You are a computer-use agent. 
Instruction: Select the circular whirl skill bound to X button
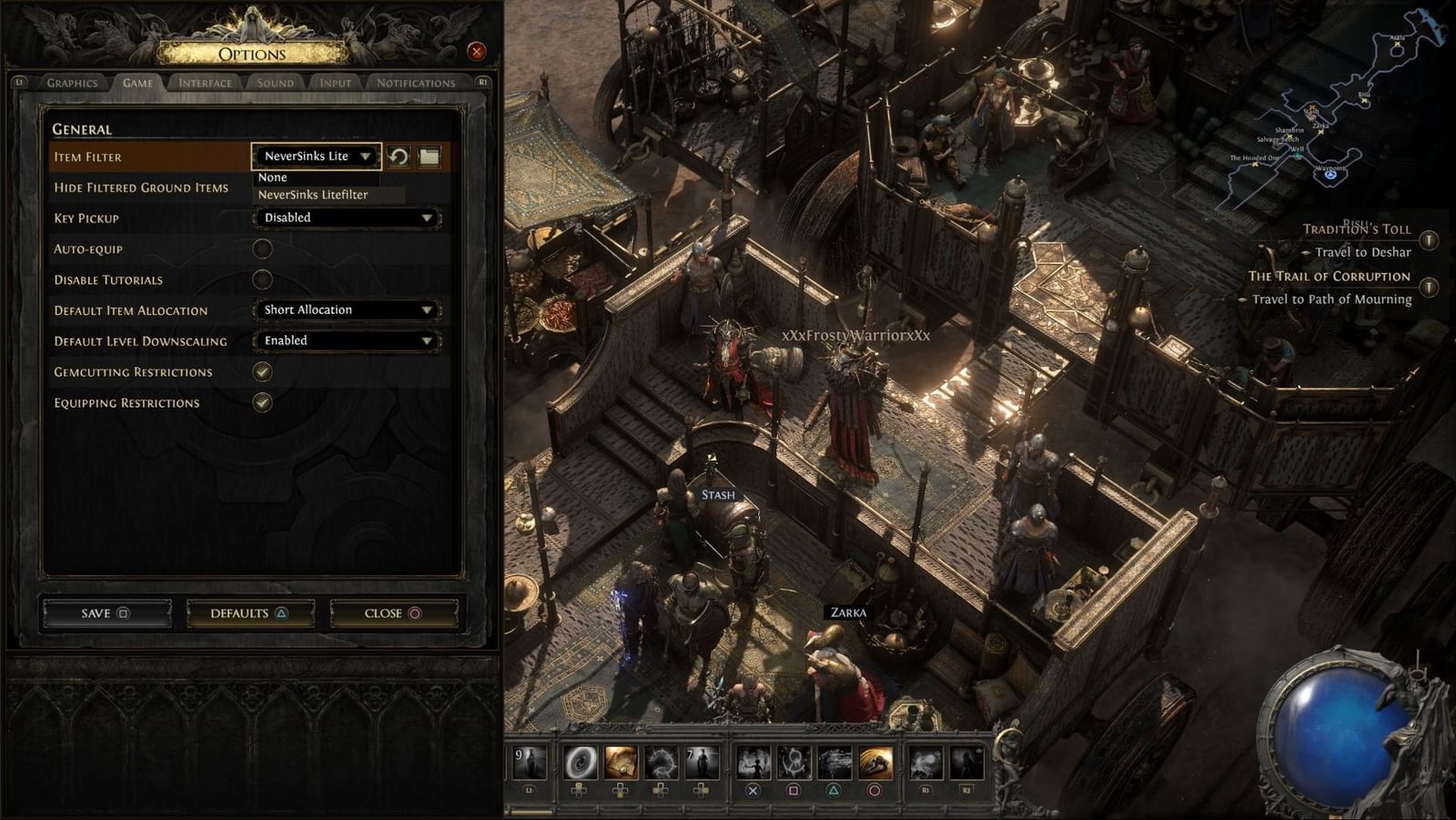point(753,763)
